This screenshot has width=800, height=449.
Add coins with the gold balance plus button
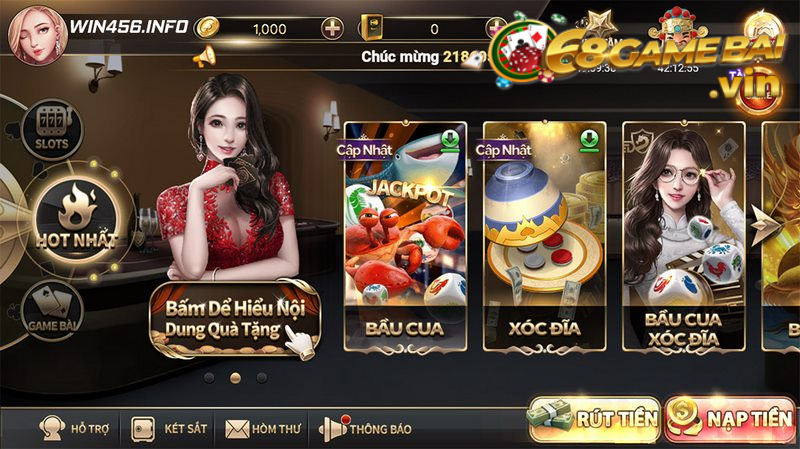[333, 28]
